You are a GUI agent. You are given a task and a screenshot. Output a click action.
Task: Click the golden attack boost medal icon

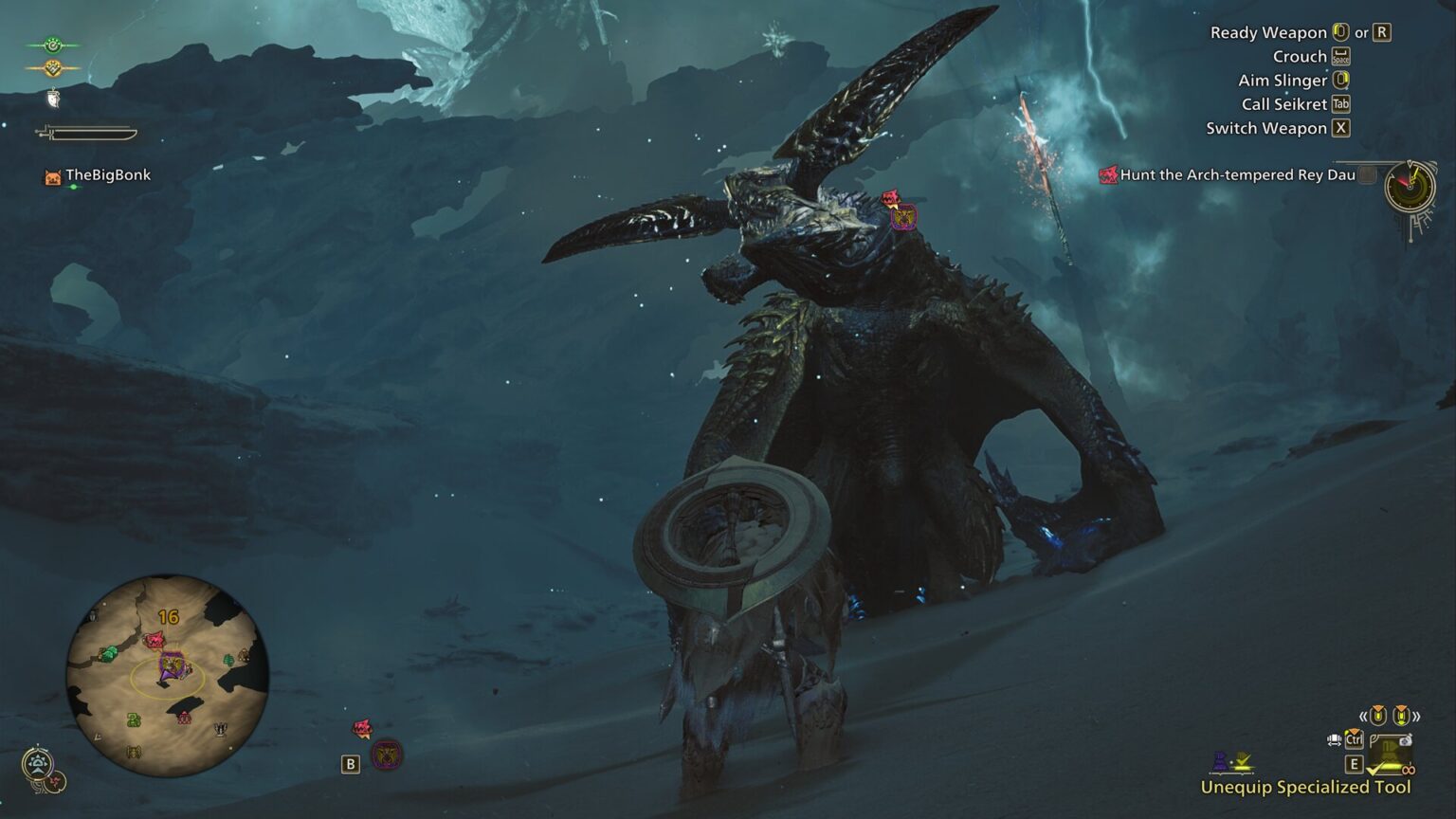[x=52, y=68]
